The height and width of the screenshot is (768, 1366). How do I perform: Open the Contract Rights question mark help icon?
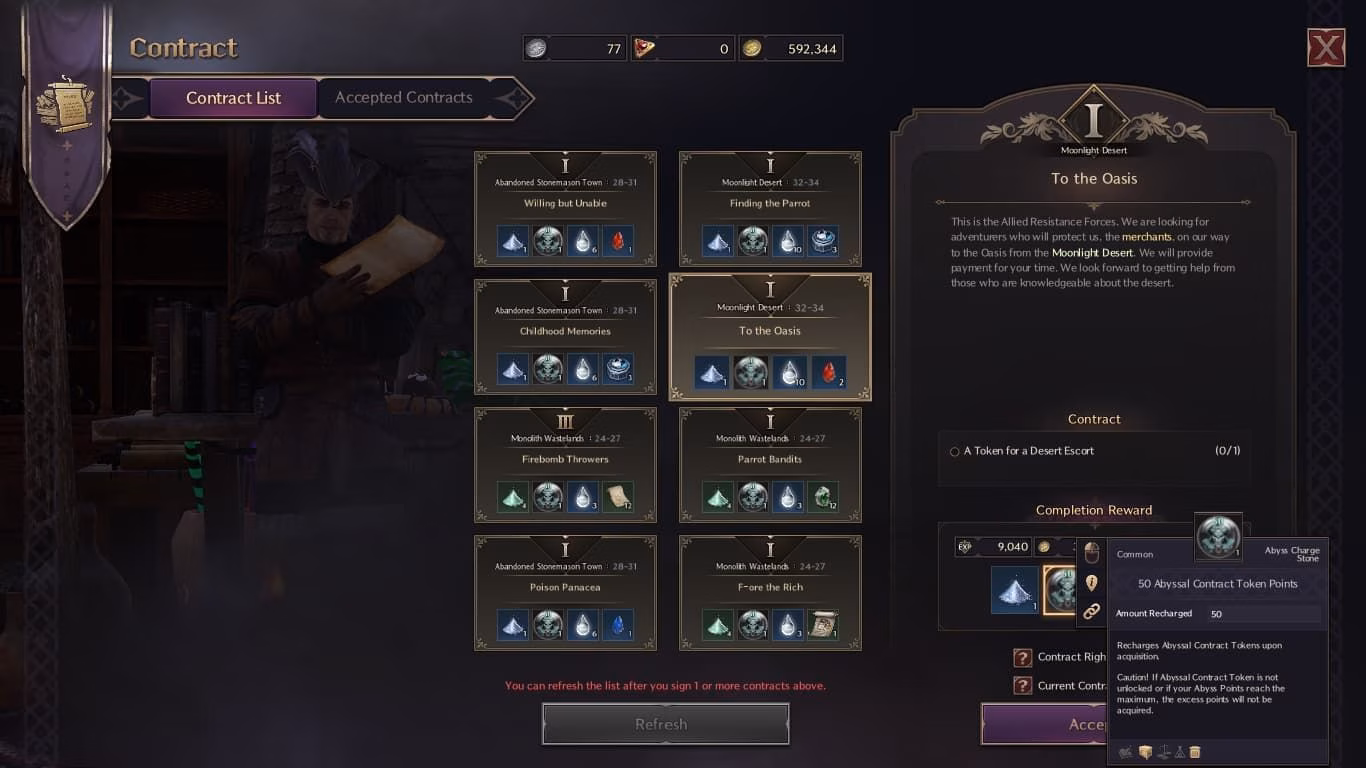[1022, 657]
